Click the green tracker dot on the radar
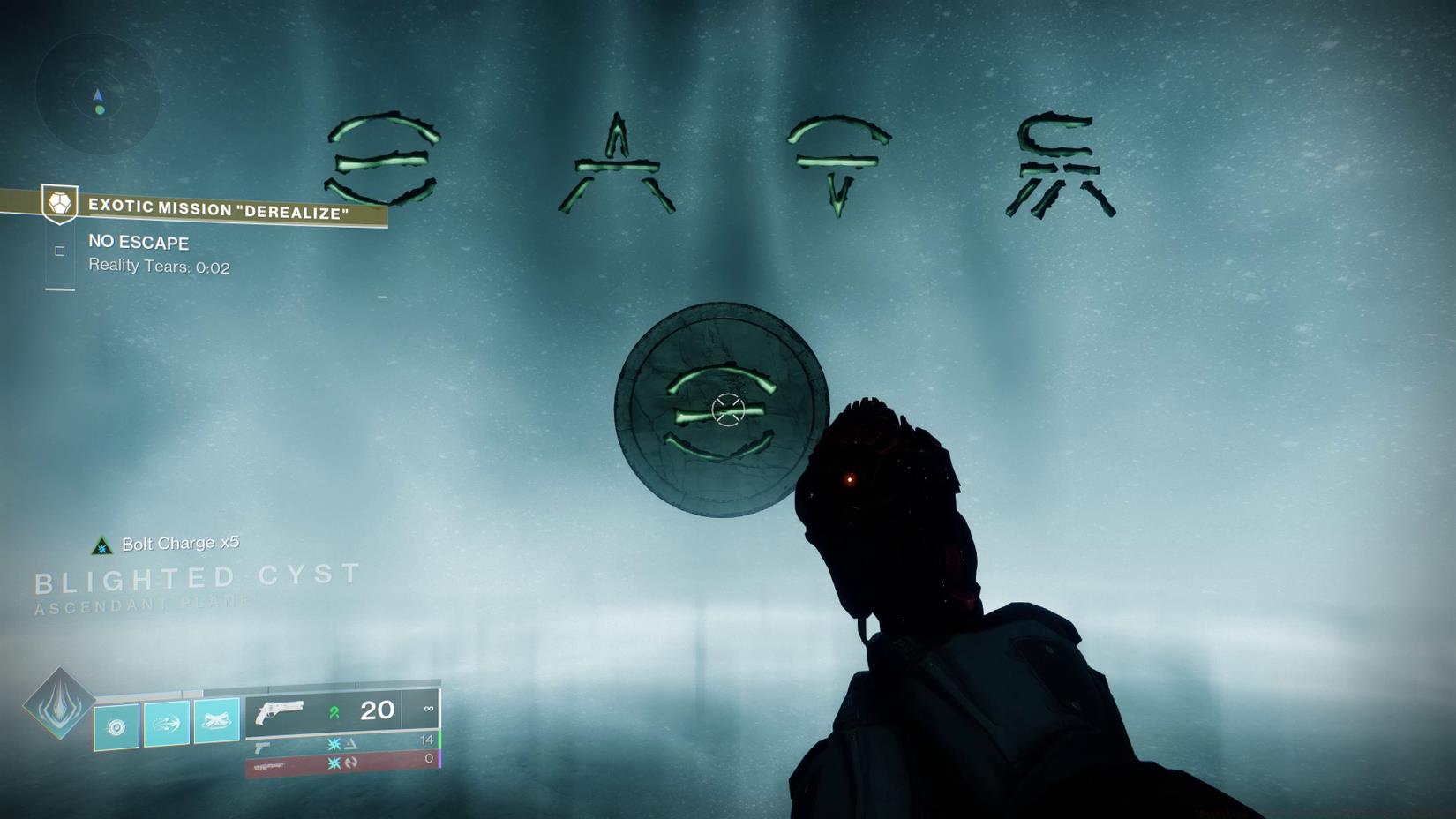The height and width of the screenshot is (819, 1456). point(100,109)
